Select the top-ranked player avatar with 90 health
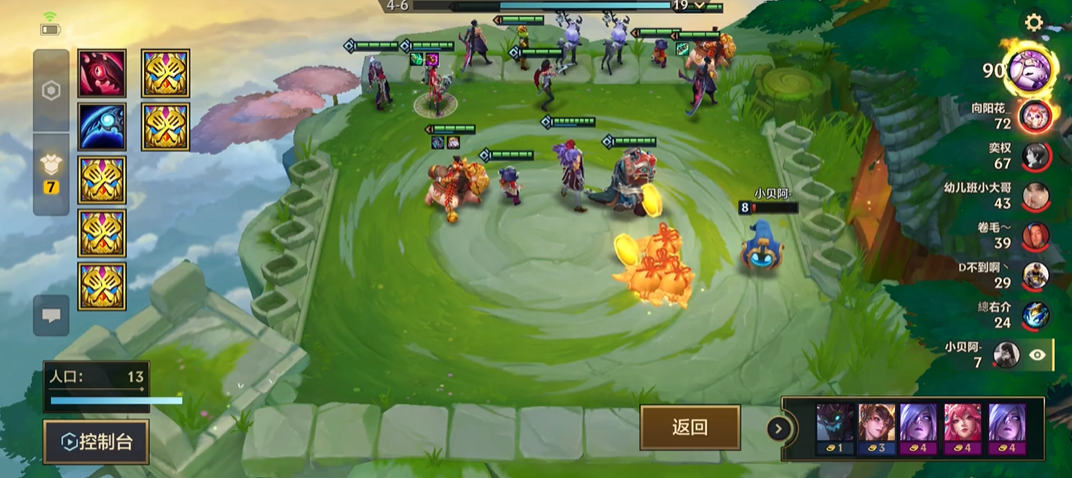Image resolution: width=1072 pixels, height=478 pixels. (x=1030, y=69)
